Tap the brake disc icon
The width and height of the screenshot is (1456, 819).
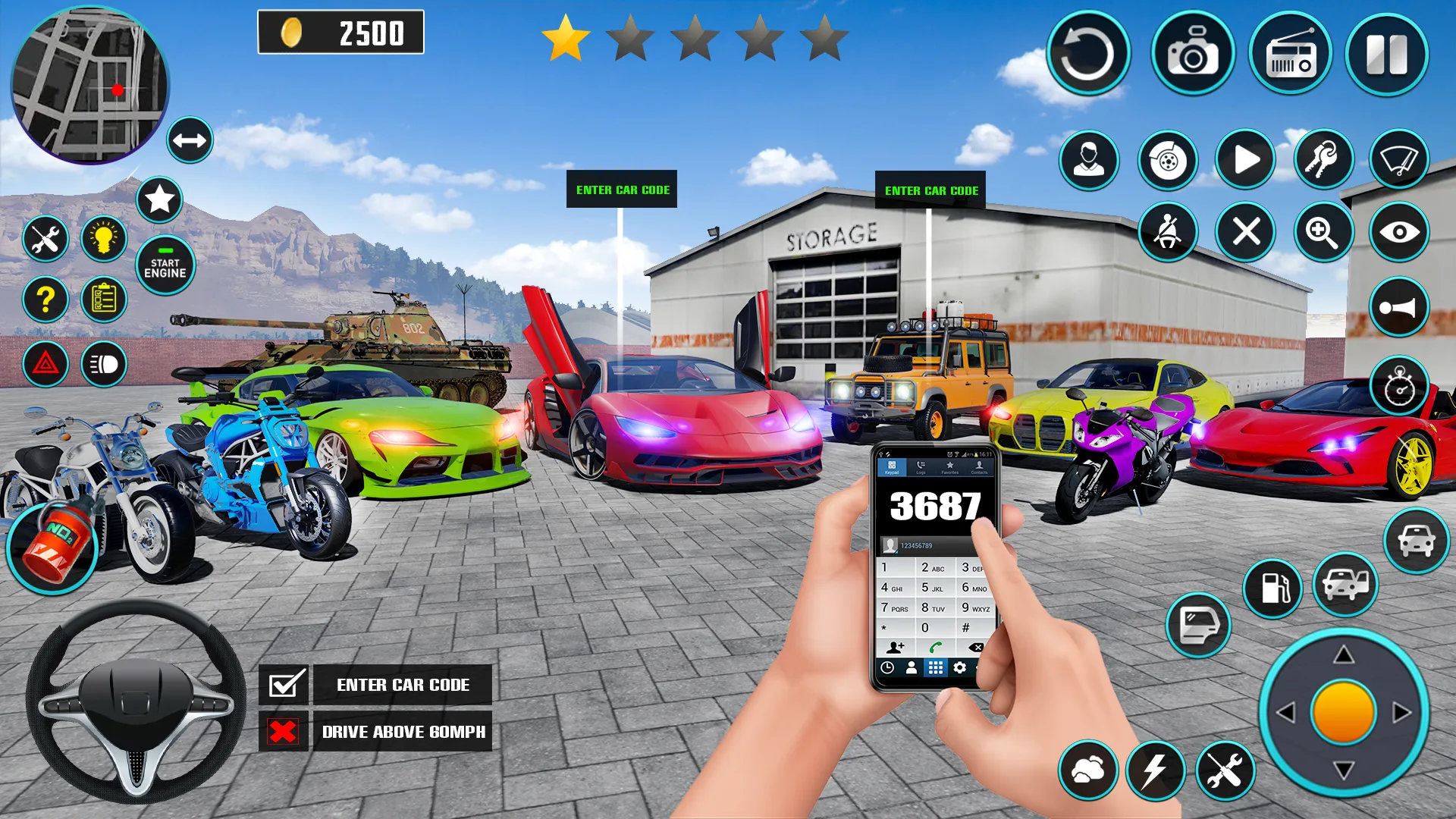(x=1168, y=159)
